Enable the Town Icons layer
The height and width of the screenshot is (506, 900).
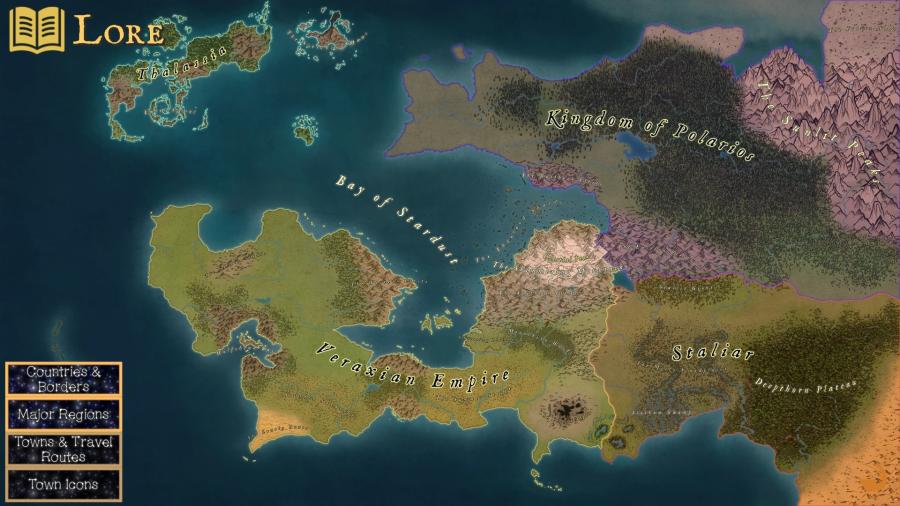coord(64,484)
